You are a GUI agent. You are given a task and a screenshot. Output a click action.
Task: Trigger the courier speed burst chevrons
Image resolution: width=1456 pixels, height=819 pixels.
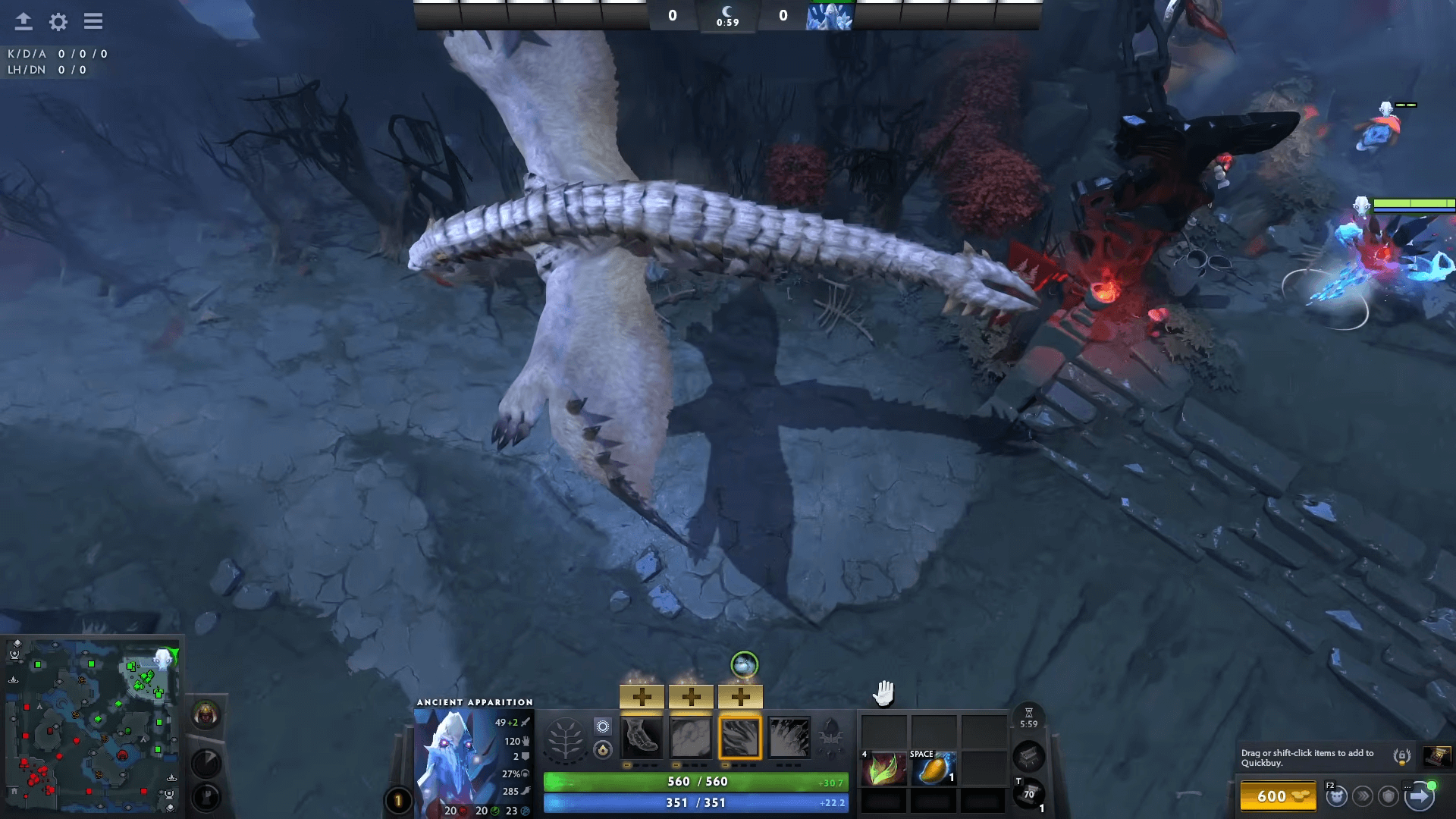coord(1363,796)
